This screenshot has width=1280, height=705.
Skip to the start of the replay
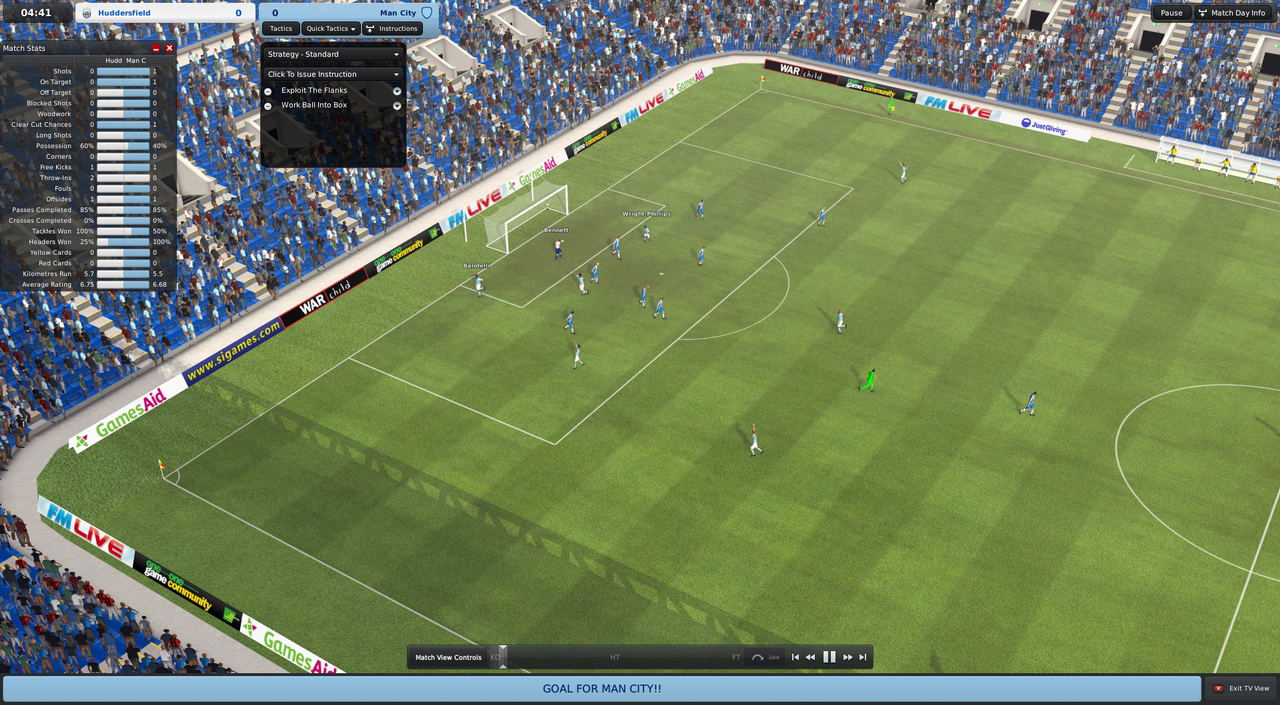[795, 657]
